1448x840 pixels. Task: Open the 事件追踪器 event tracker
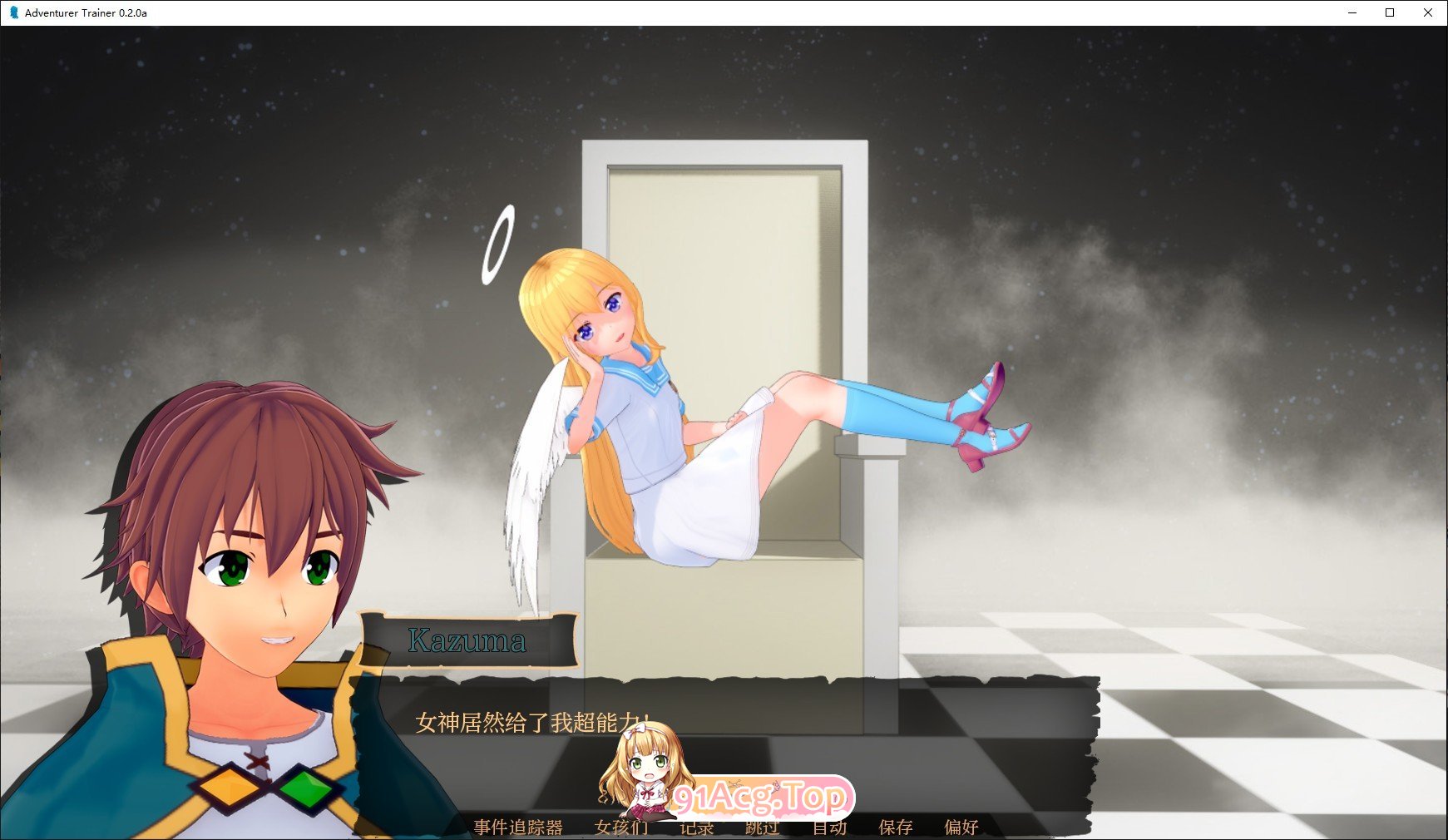pos(518,828)
